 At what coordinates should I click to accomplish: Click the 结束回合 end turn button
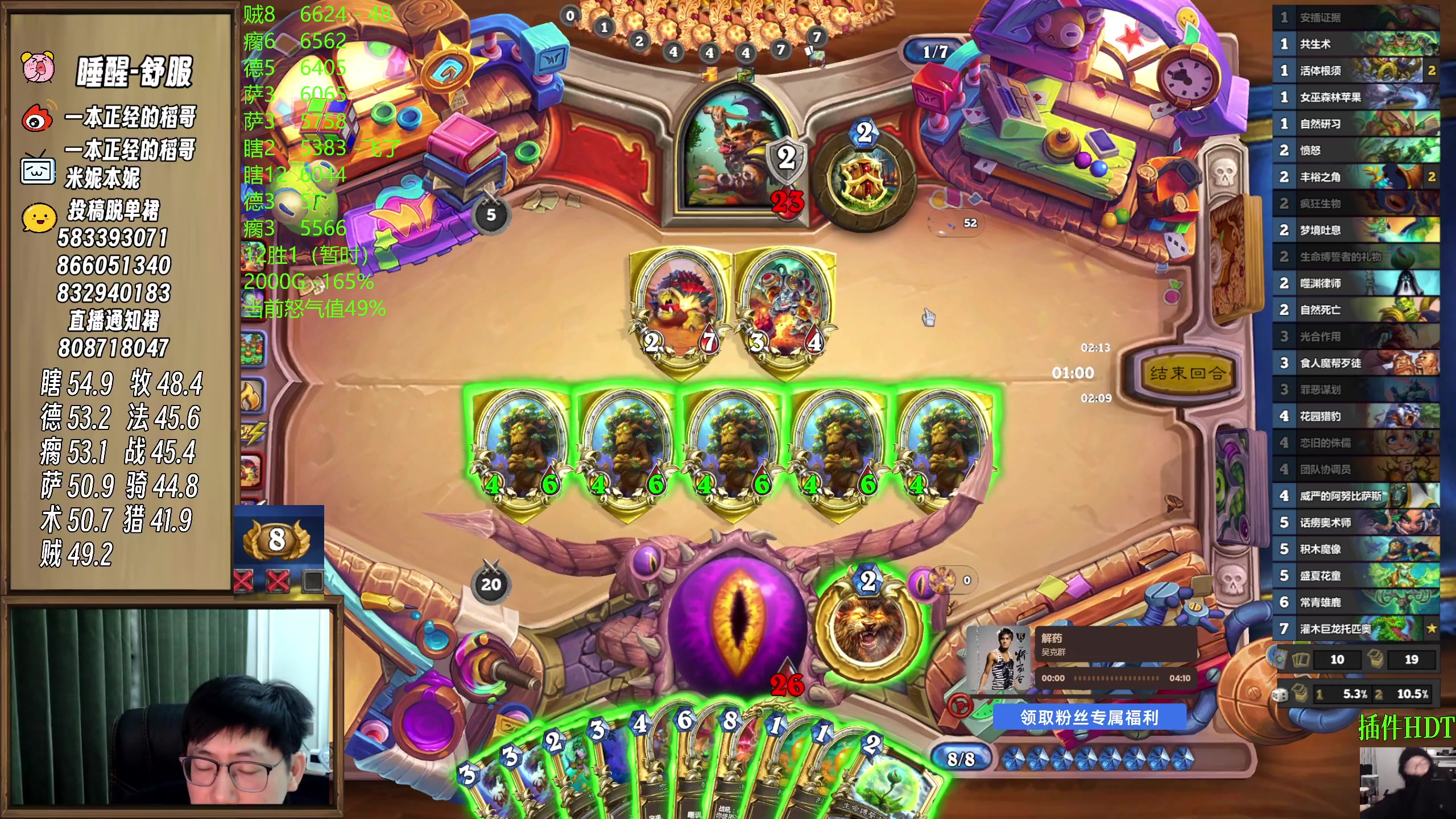1185,374
